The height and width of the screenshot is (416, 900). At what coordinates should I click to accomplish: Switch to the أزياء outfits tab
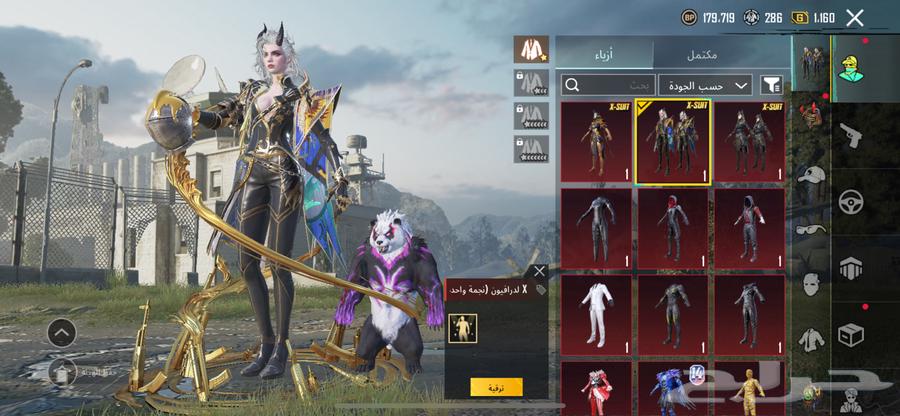(x=604, y=54)
